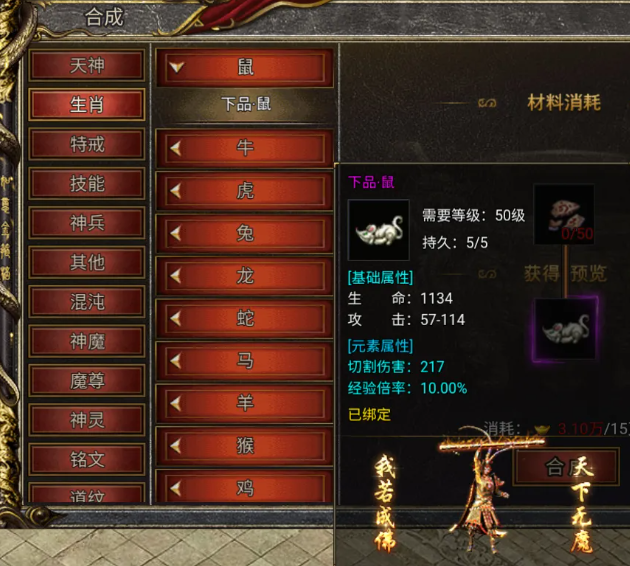Expand the 牛 zodiac group
630x566 pixels.
[245, 148]
